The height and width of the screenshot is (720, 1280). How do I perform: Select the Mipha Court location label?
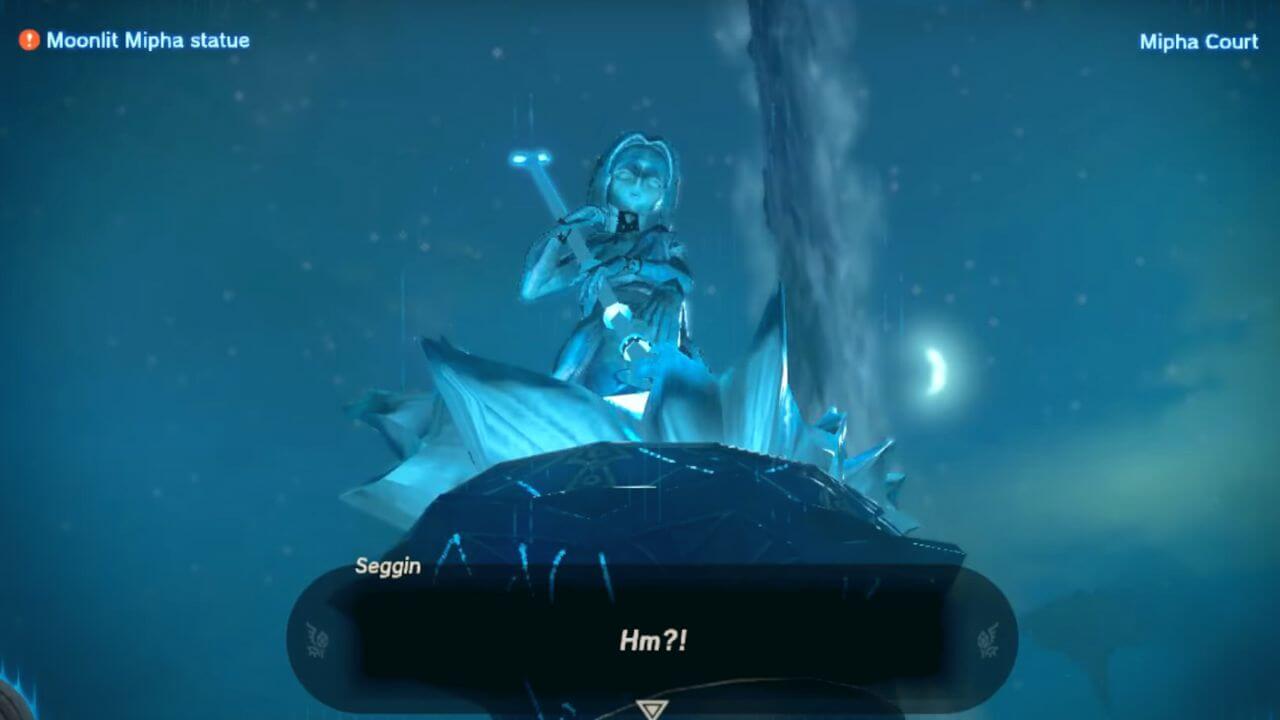1198,42
